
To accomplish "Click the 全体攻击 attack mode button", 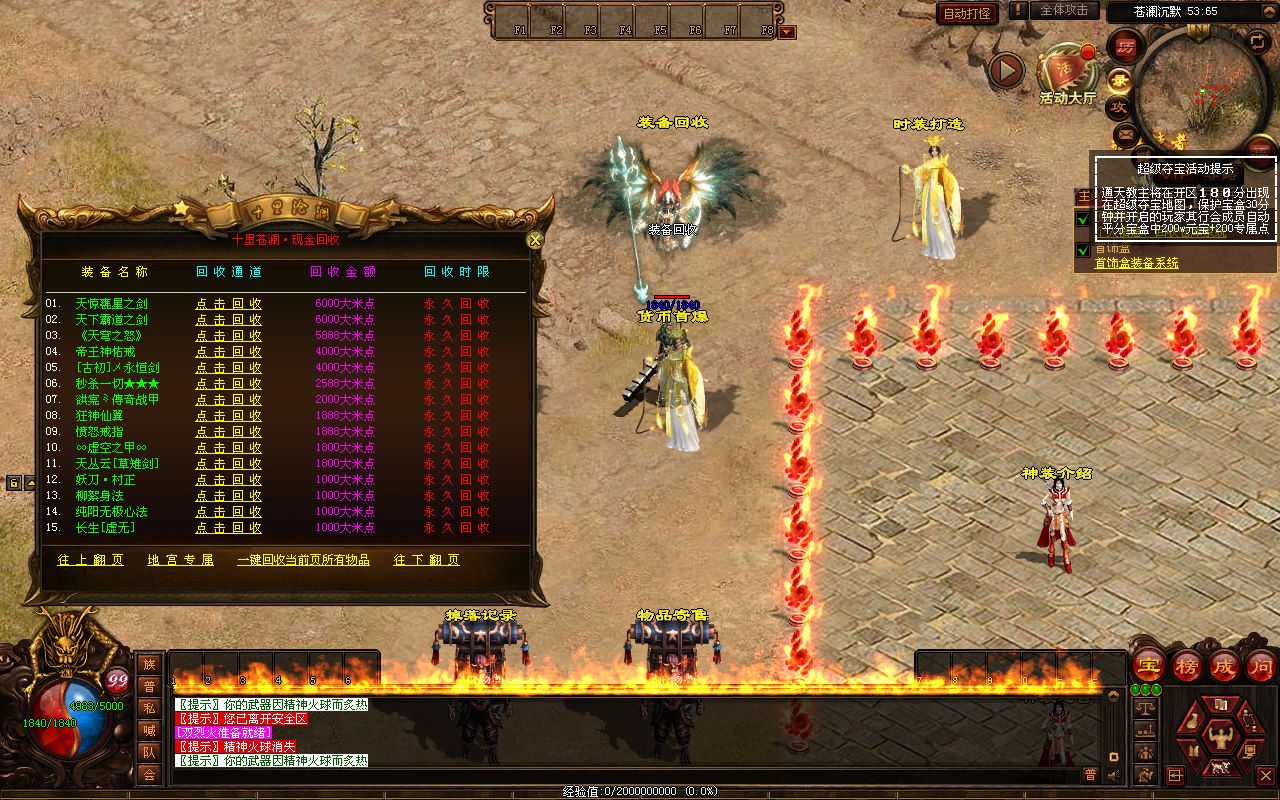I will (1064, 10).
